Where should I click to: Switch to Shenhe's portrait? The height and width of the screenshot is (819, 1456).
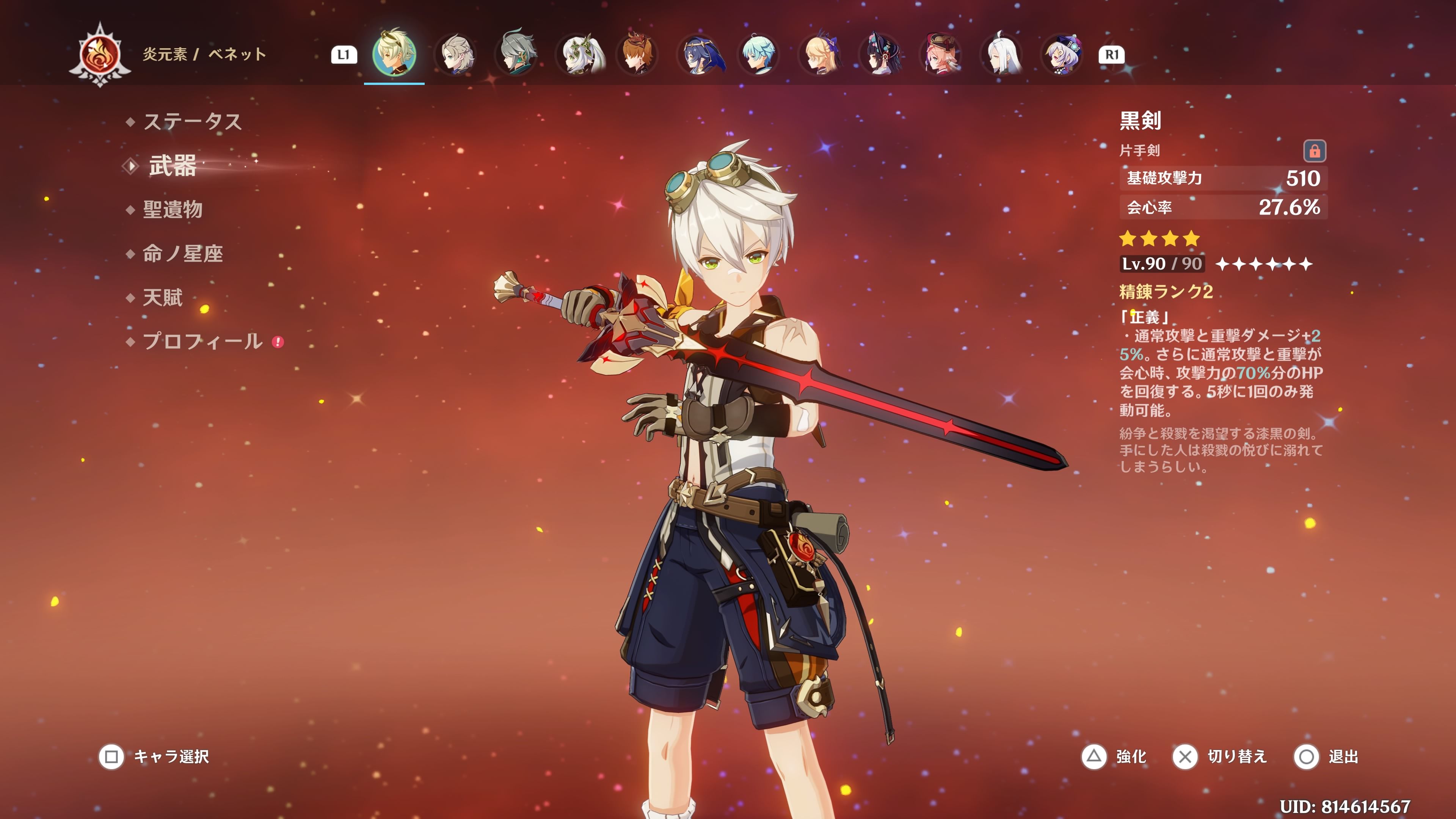(1001, 55)
